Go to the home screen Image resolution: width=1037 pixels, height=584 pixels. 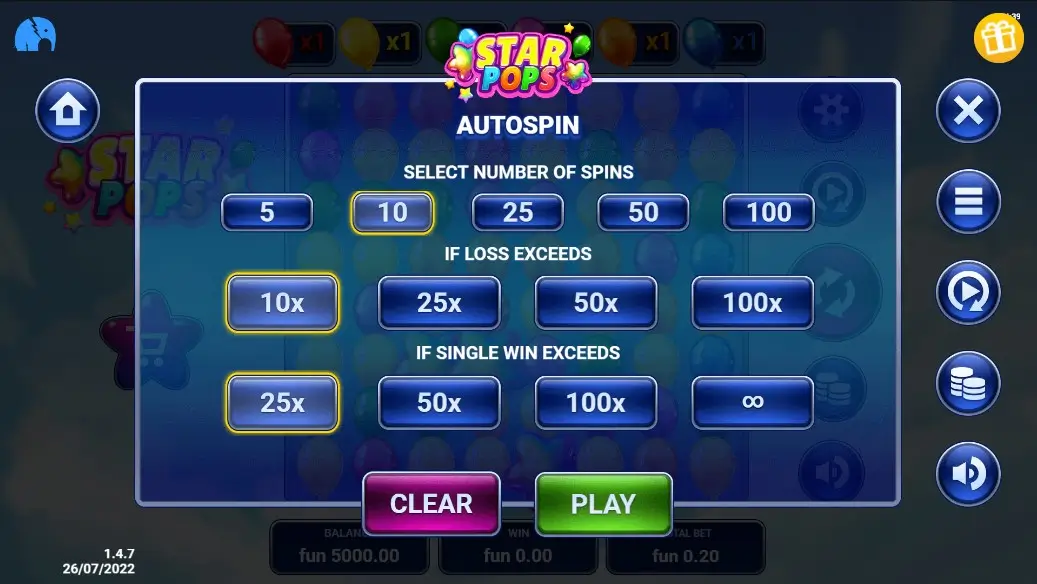click(x=67, y=110)
